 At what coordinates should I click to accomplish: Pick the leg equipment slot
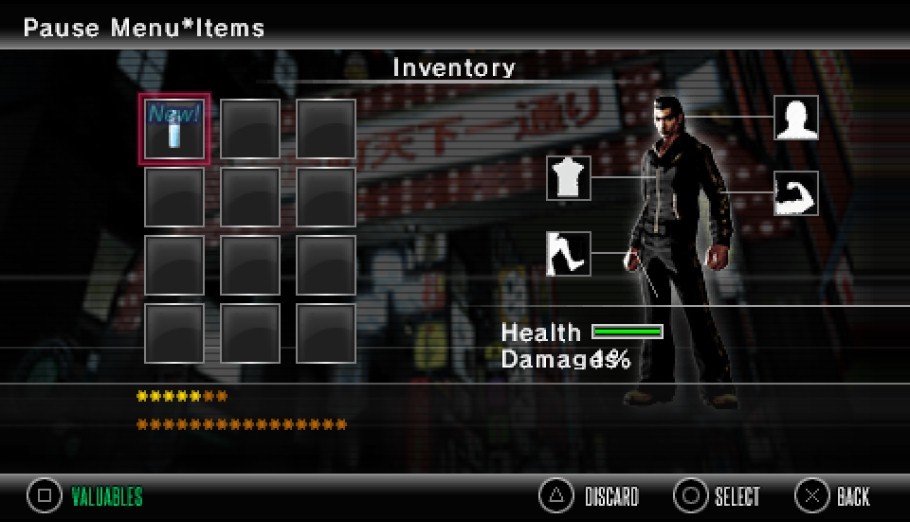568,254
